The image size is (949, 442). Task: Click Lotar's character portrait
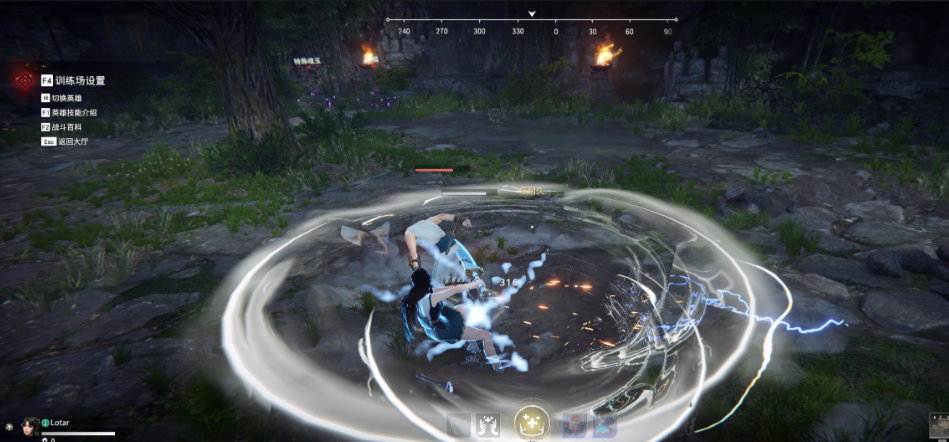(x=30, y=425)
